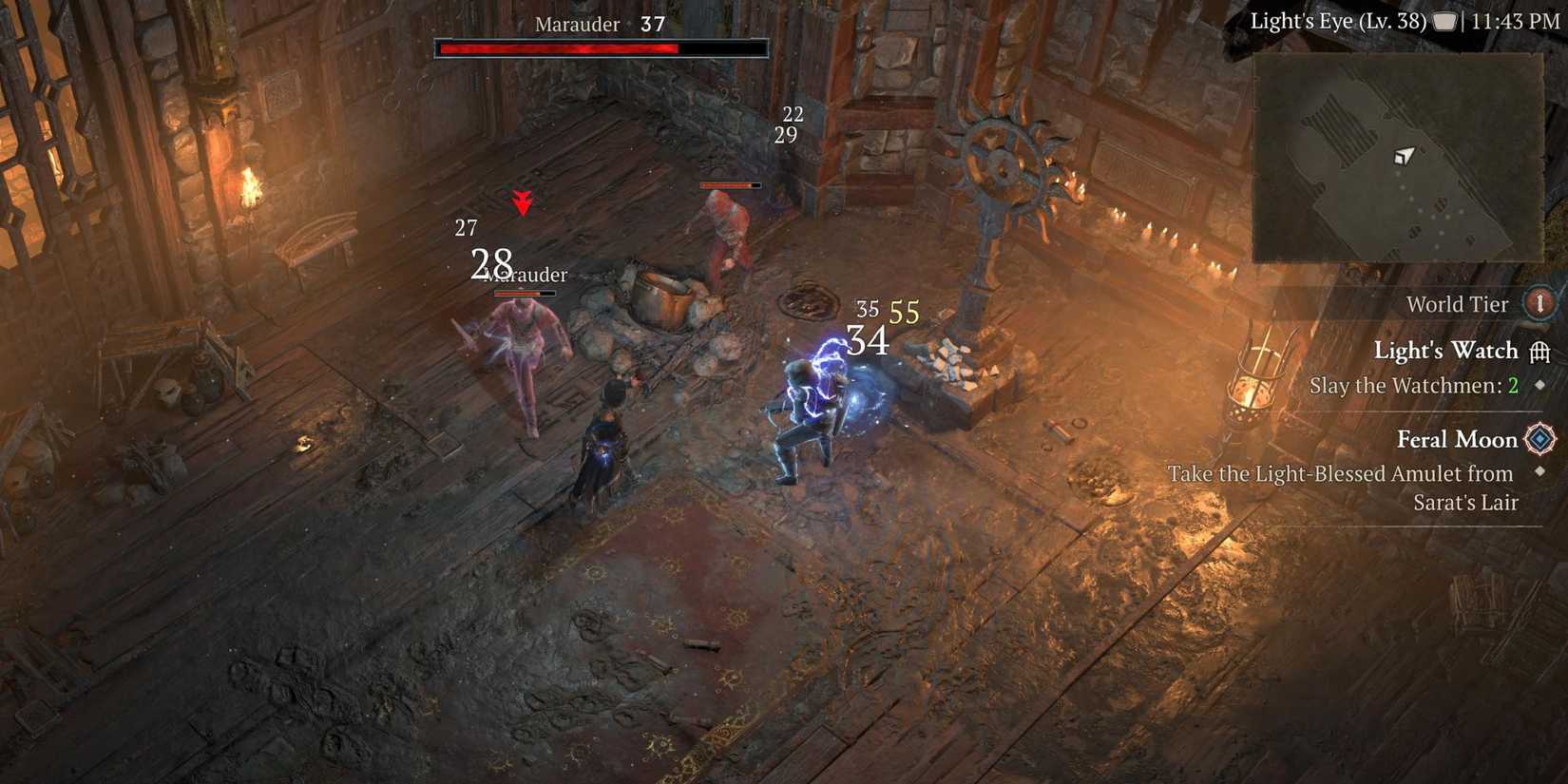
Task: Click the Sarat's Lair objective text
Action: (x=1464, y=503)
